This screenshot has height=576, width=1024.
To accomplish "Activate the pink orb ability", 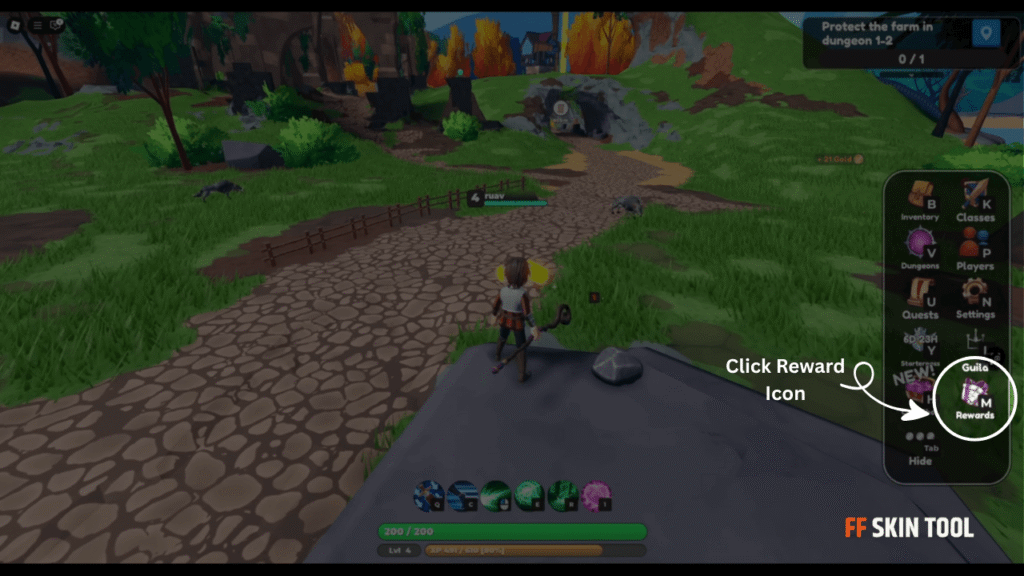I will click(x=597, y=495).
